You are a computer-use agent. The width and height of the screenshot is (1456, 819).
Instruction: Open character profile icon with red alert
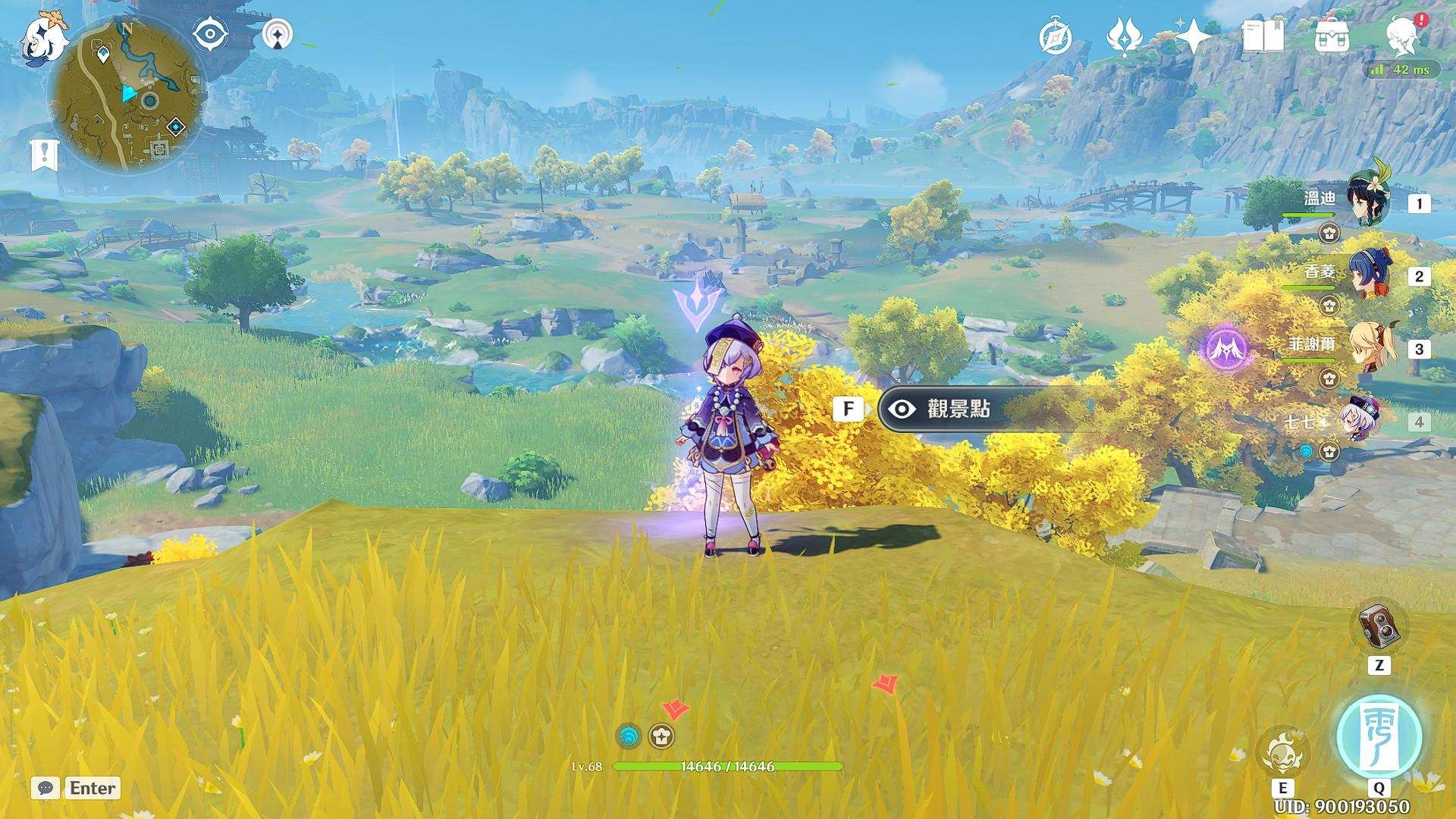pos(1401,36)
